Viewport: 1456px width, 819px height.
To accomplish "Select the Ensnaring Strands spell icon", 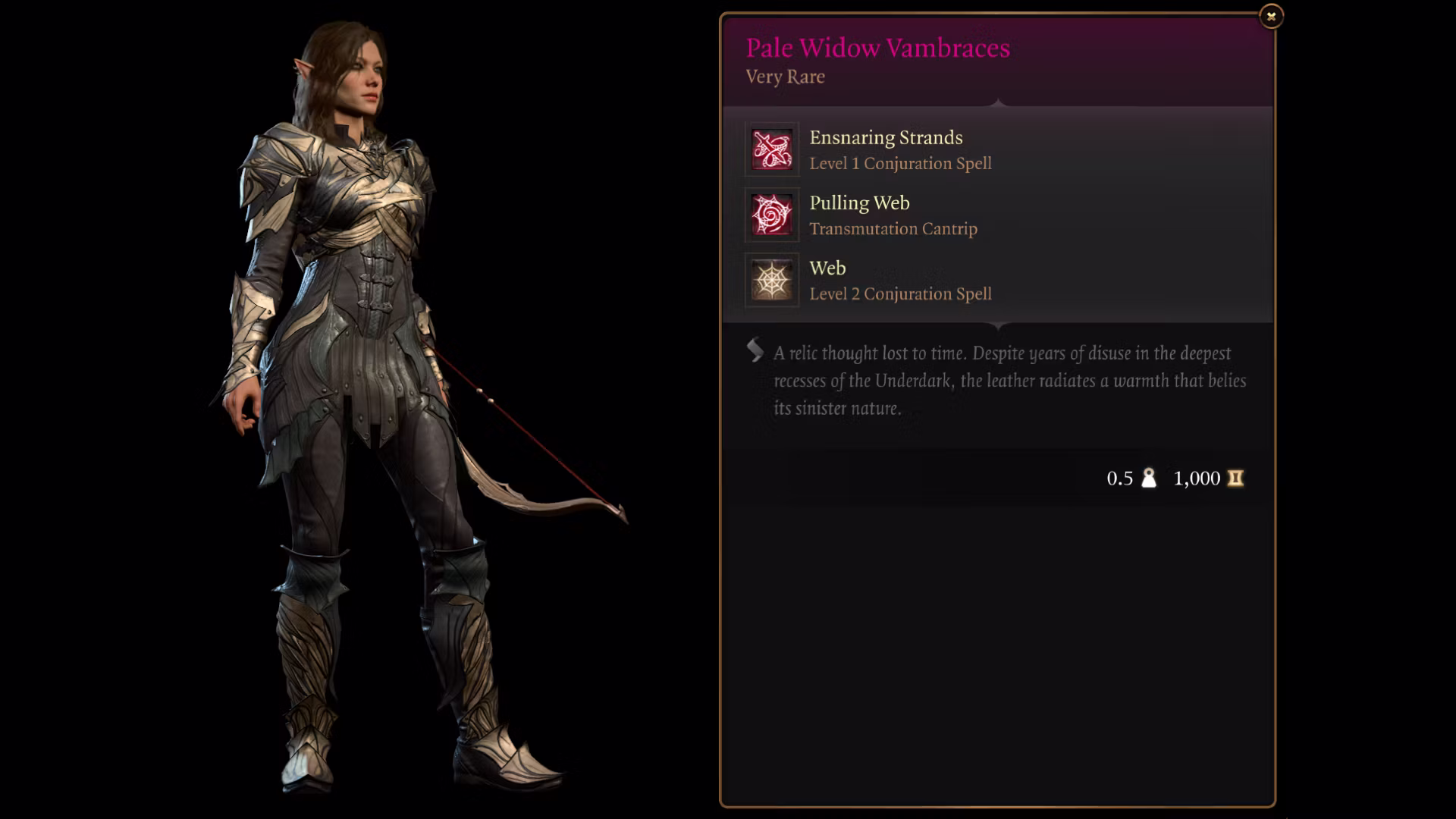I will coord(772,149).
